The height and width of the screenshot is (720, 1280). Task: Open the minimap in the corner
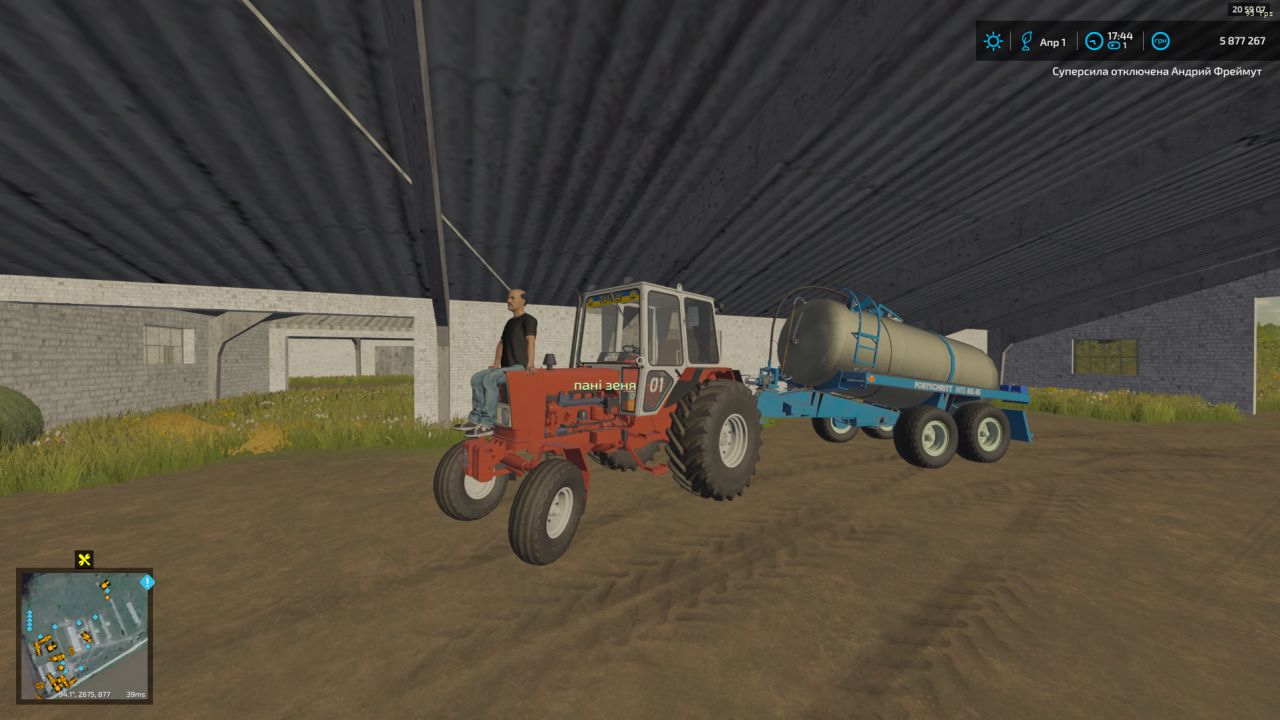84,636
